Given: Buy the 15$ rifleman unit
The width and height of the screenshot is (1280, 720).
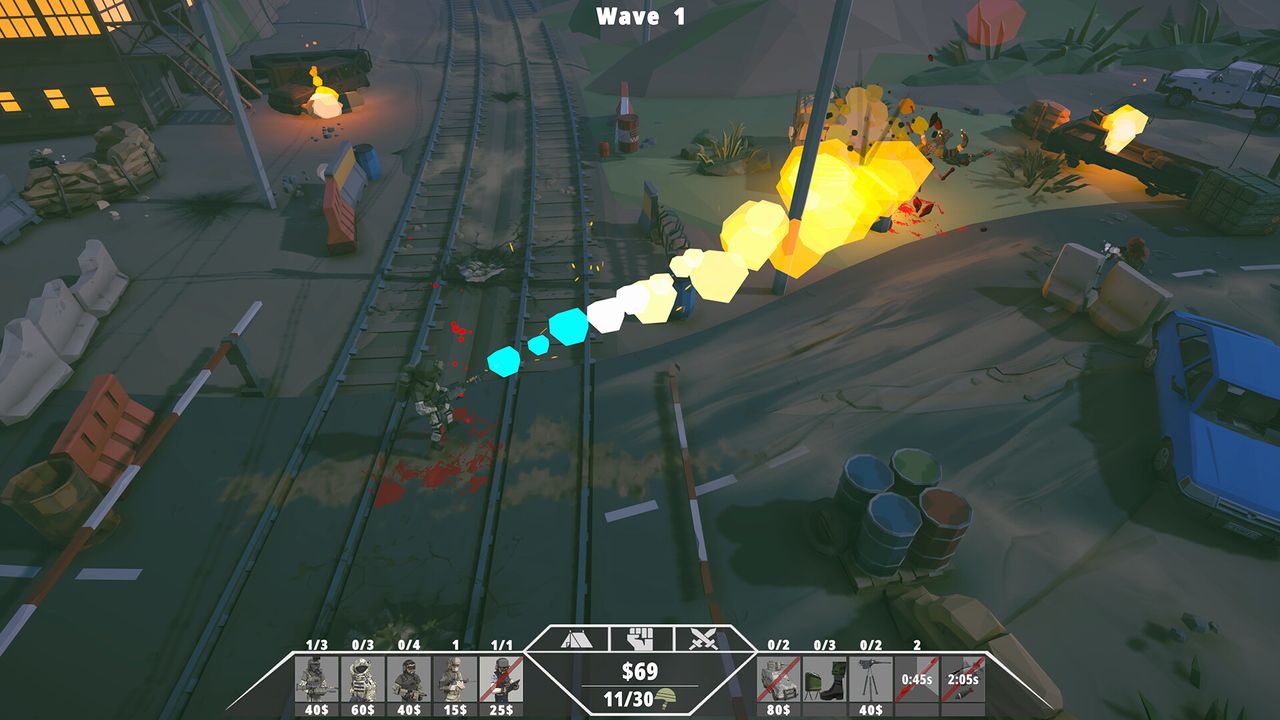Looking at the screenshot, I should pos(456,679).
